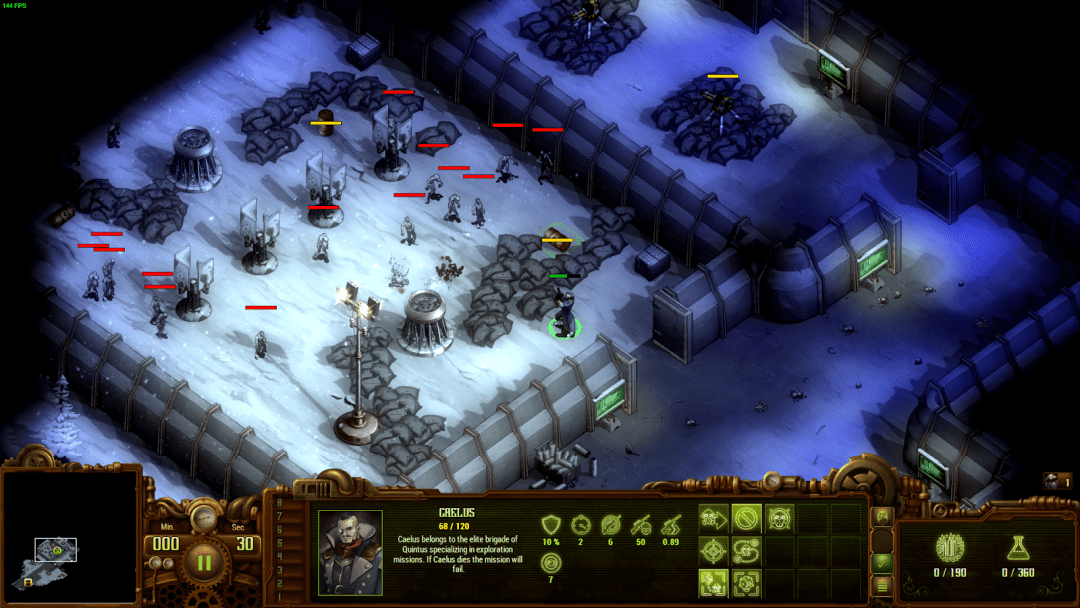The width and height of the screenshot is (1080, 608).
Task: Pause the game with the gear pause button
Action: tap(204, 561)
